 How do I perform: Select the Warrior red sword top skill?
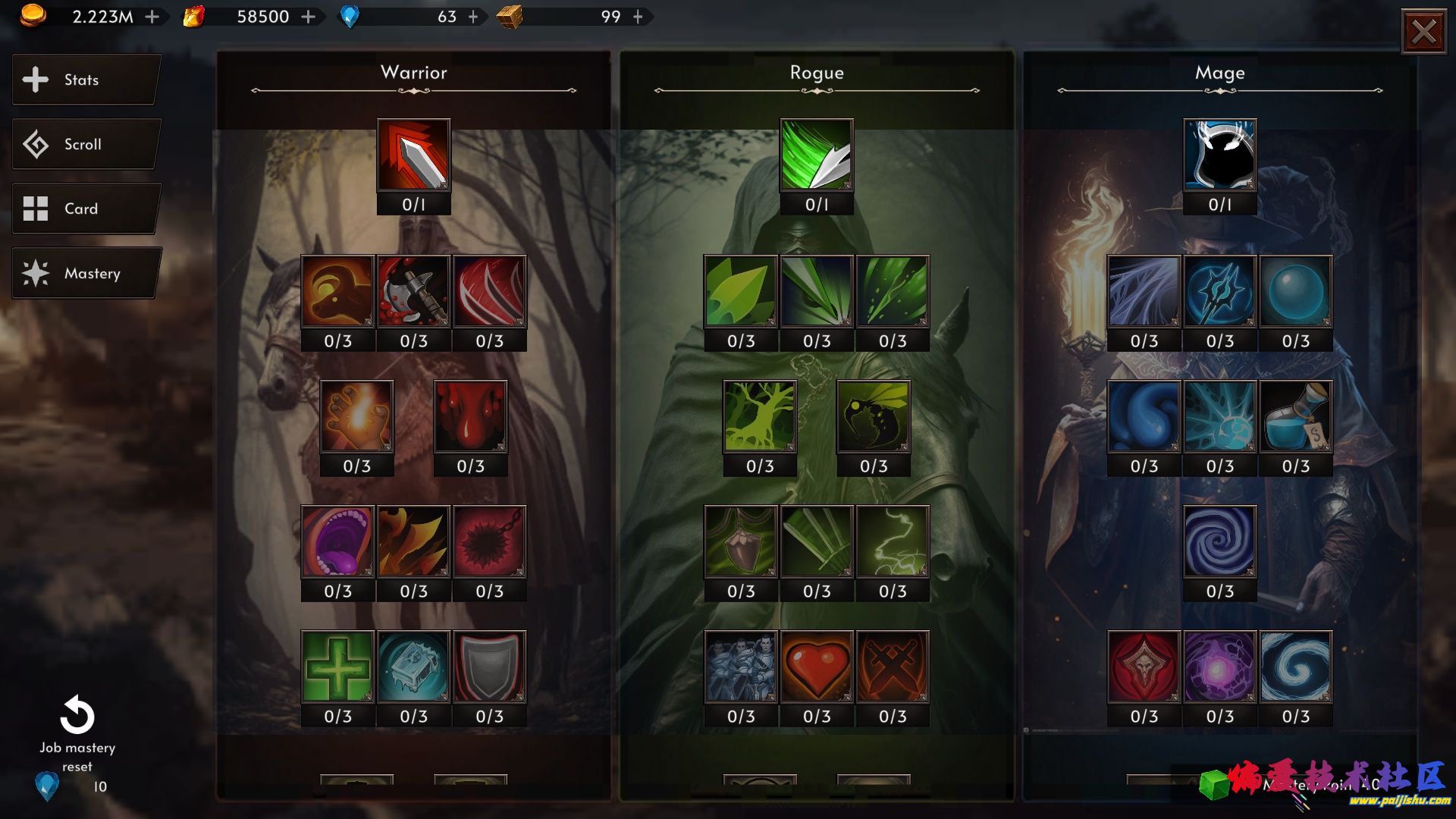pos(413,155)
